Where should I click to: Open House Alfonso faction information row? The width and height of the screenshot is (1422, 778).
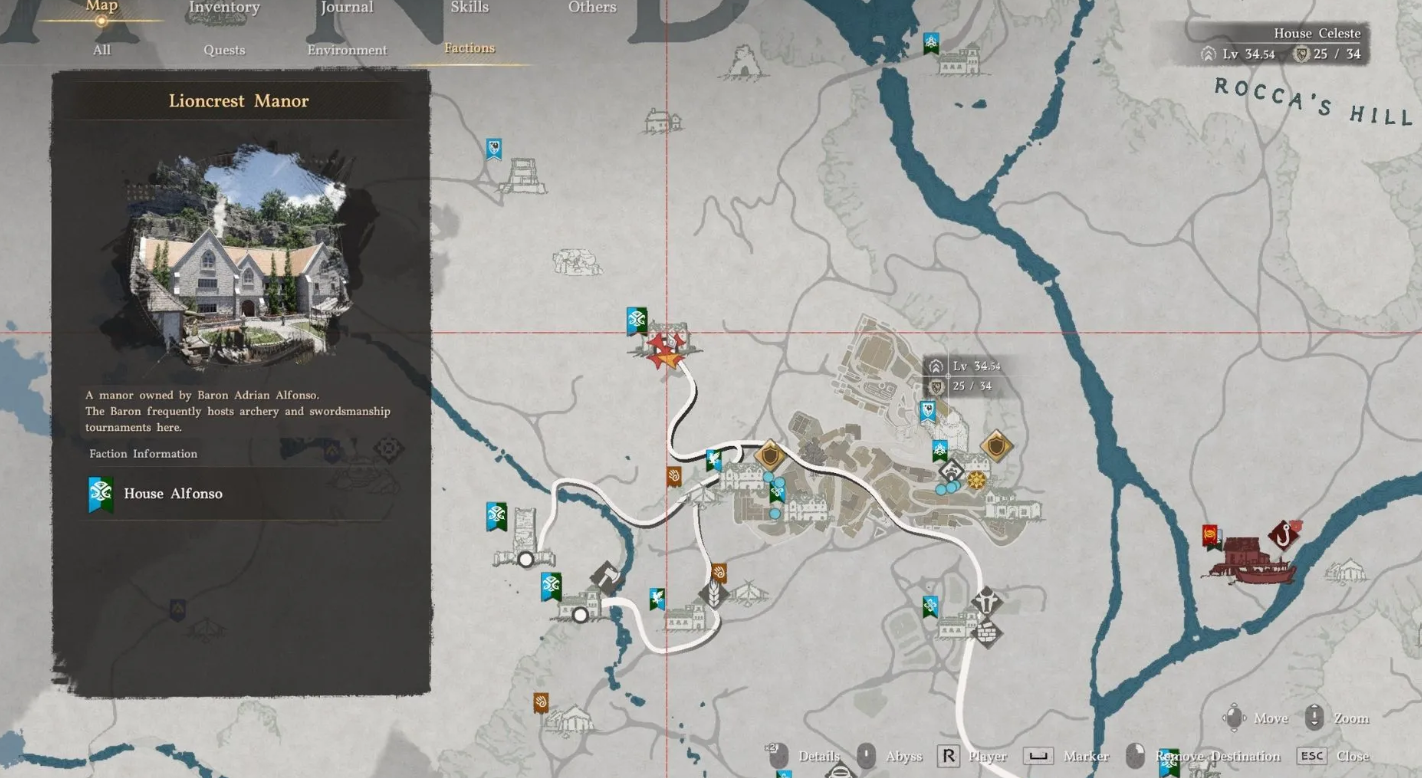click(240, 494)
